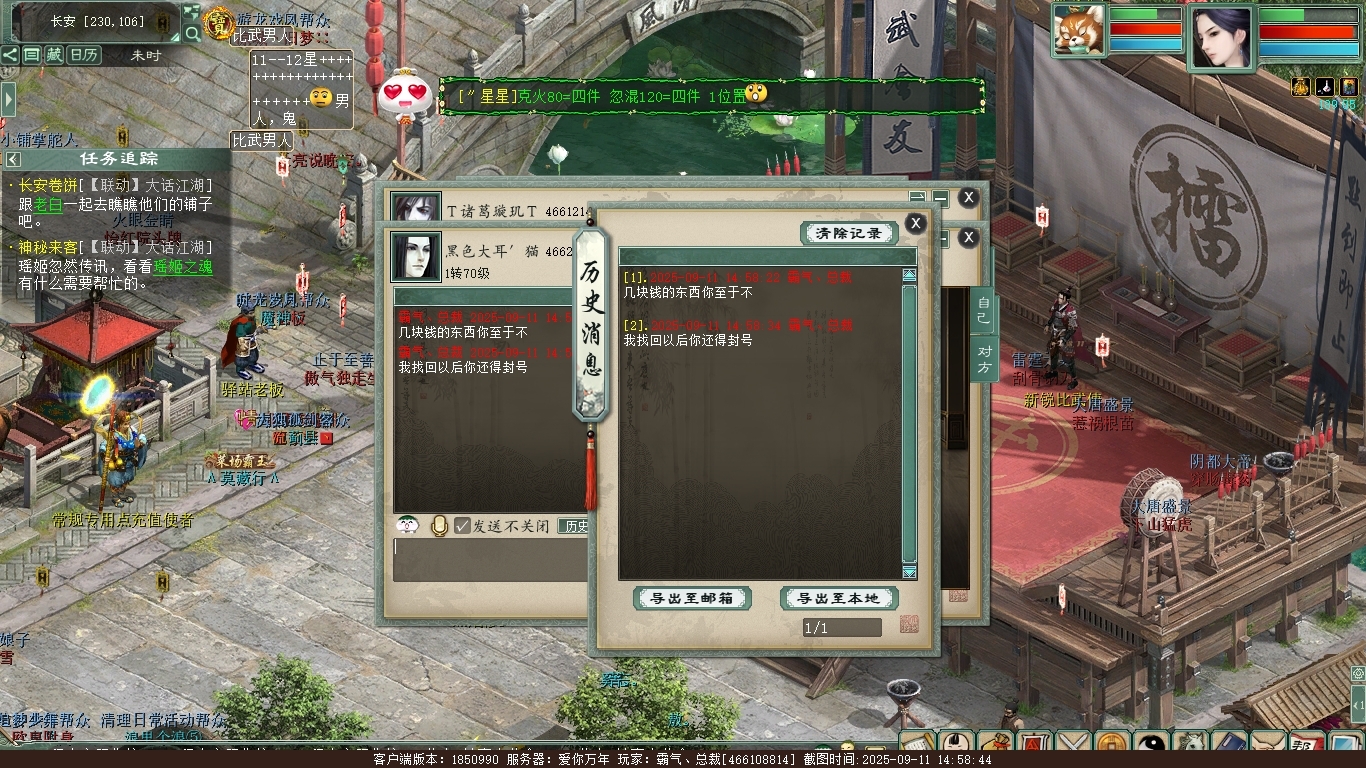Open the 日历 calendar button
This screenshot has height=768, width=1366.
click(x=84, y=55)
